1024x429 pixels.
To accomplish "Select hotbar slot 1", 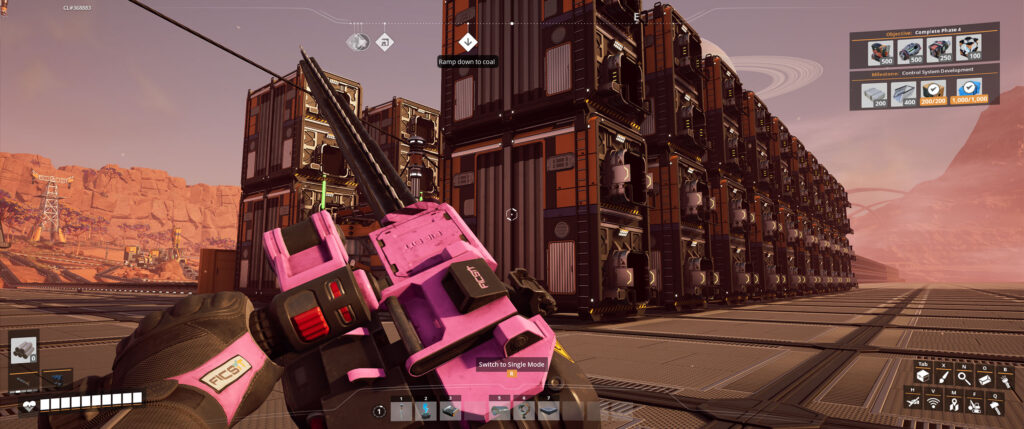I will (401, 409).
